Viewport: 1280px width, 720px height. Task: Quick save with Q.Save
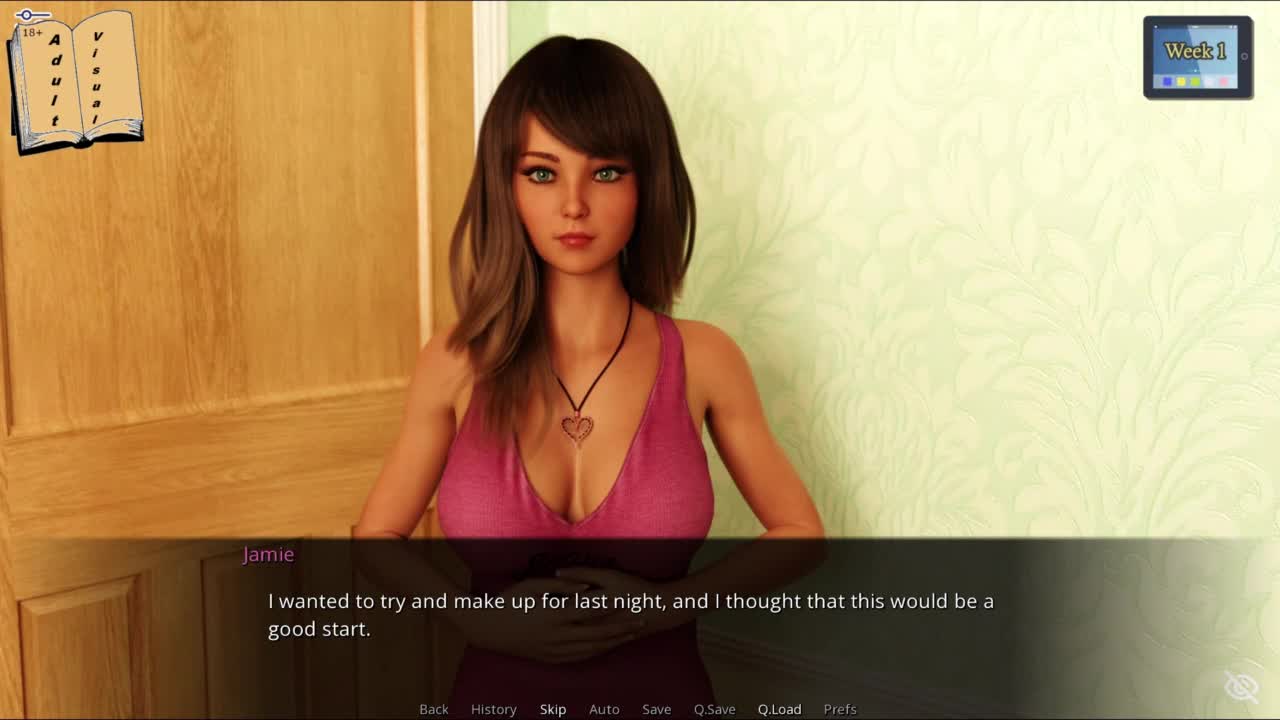pyautogui.click(x=714, y=709)
